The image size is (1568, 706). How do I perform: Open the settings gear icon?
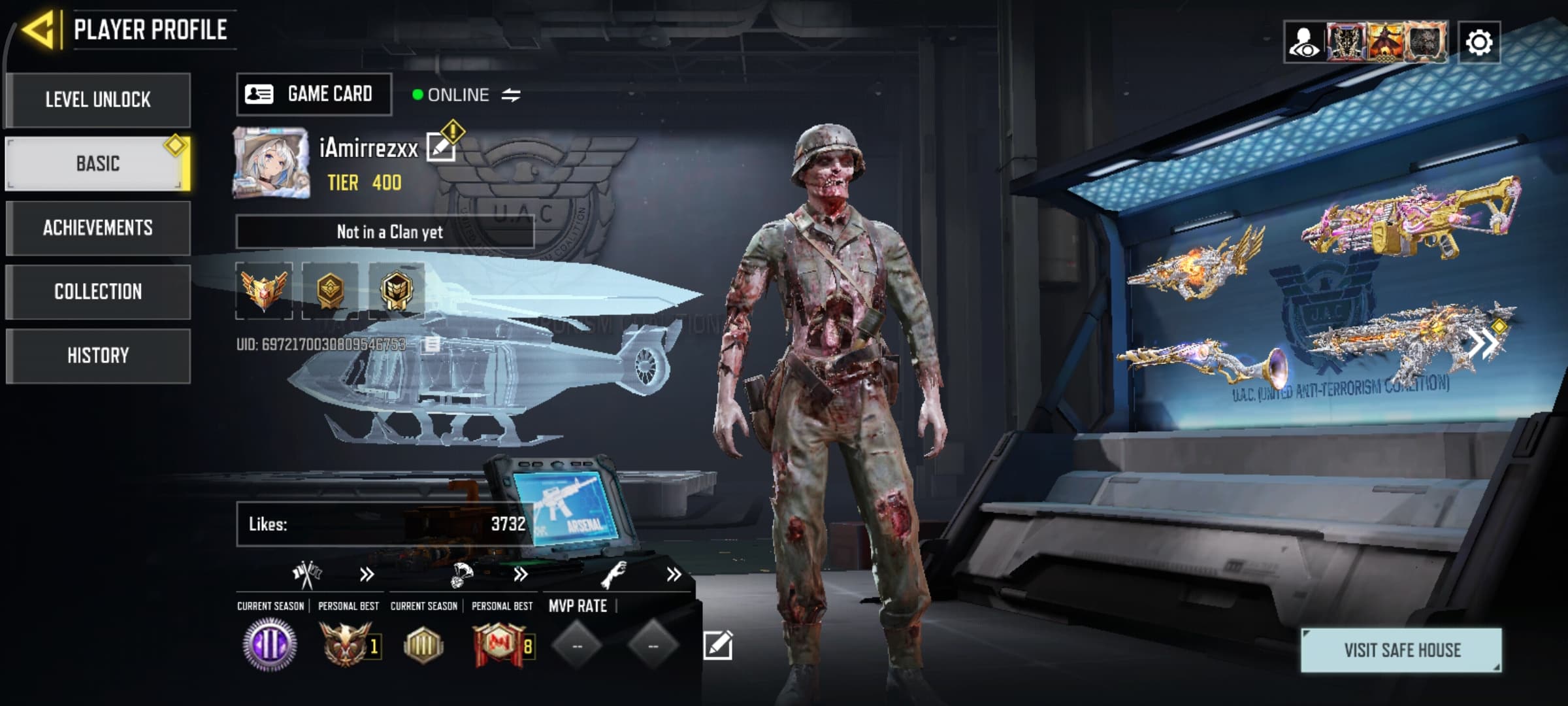[1478, 42]
